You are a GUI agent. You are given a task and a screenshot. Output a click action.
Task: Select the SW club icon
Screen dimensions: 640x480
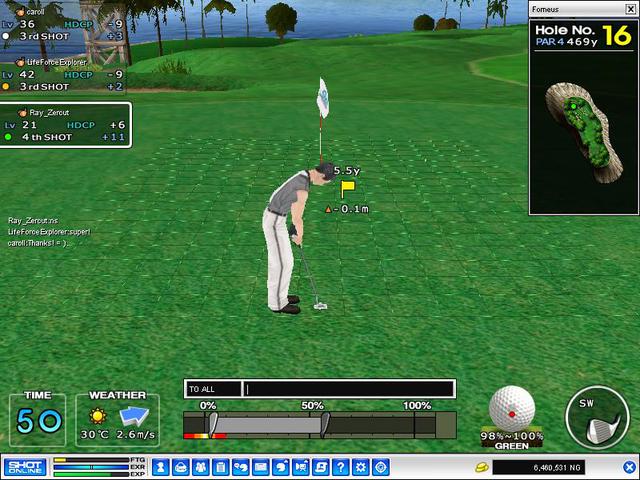tap(597, 419)
